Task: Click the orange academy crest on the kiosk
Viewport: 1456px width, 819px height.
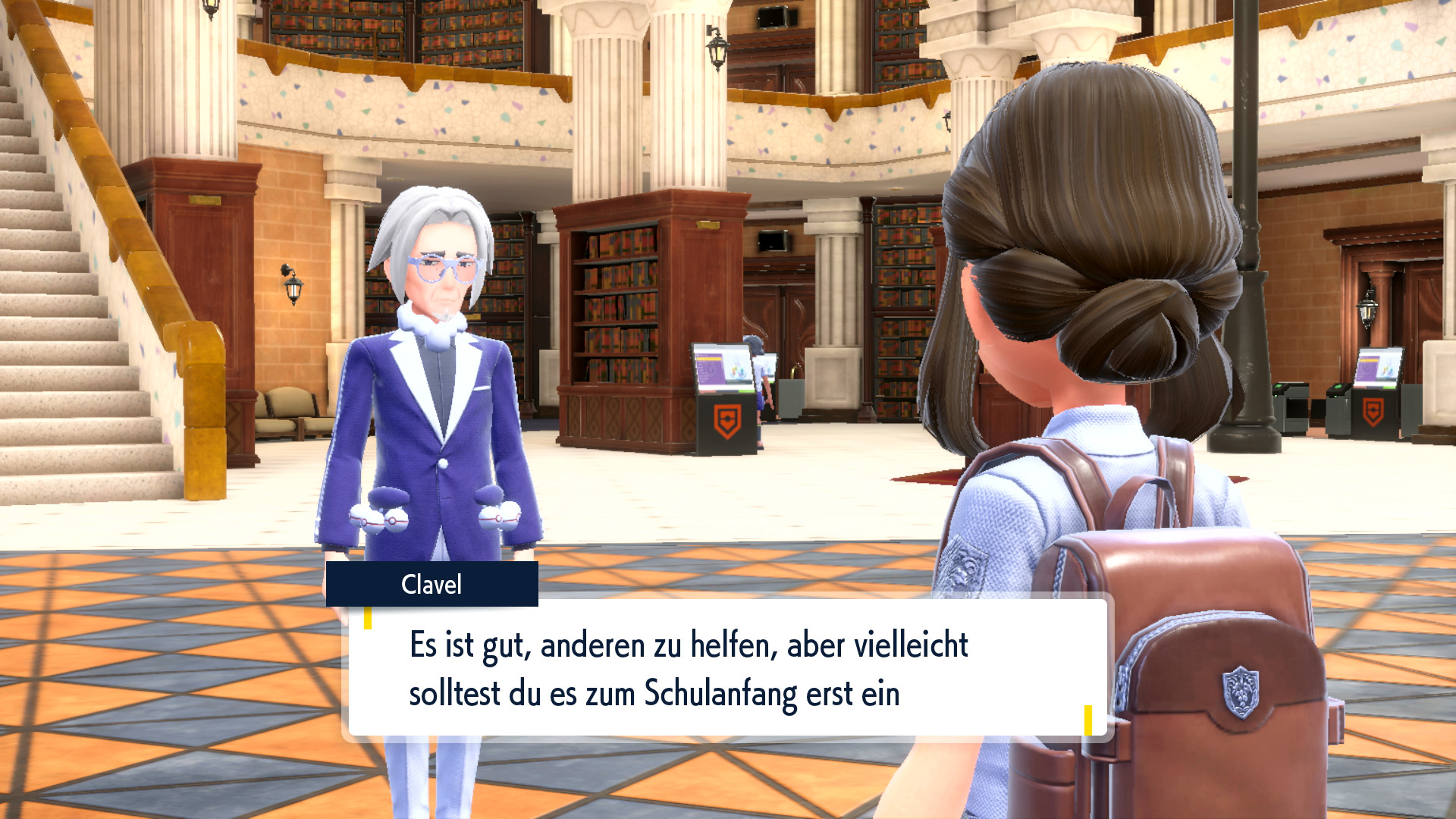Action: (x=727, y=419)
